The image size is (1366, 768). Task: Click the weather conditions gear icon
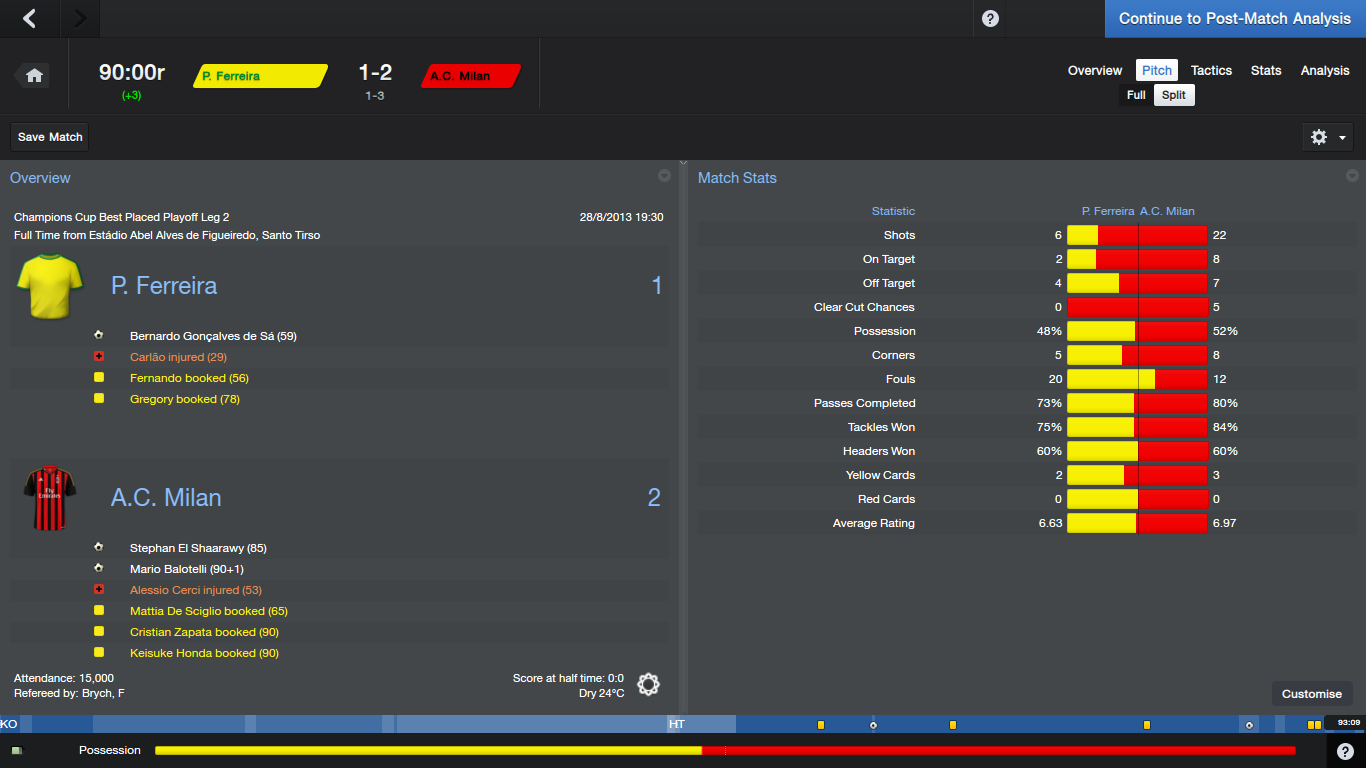pos(648,685)
